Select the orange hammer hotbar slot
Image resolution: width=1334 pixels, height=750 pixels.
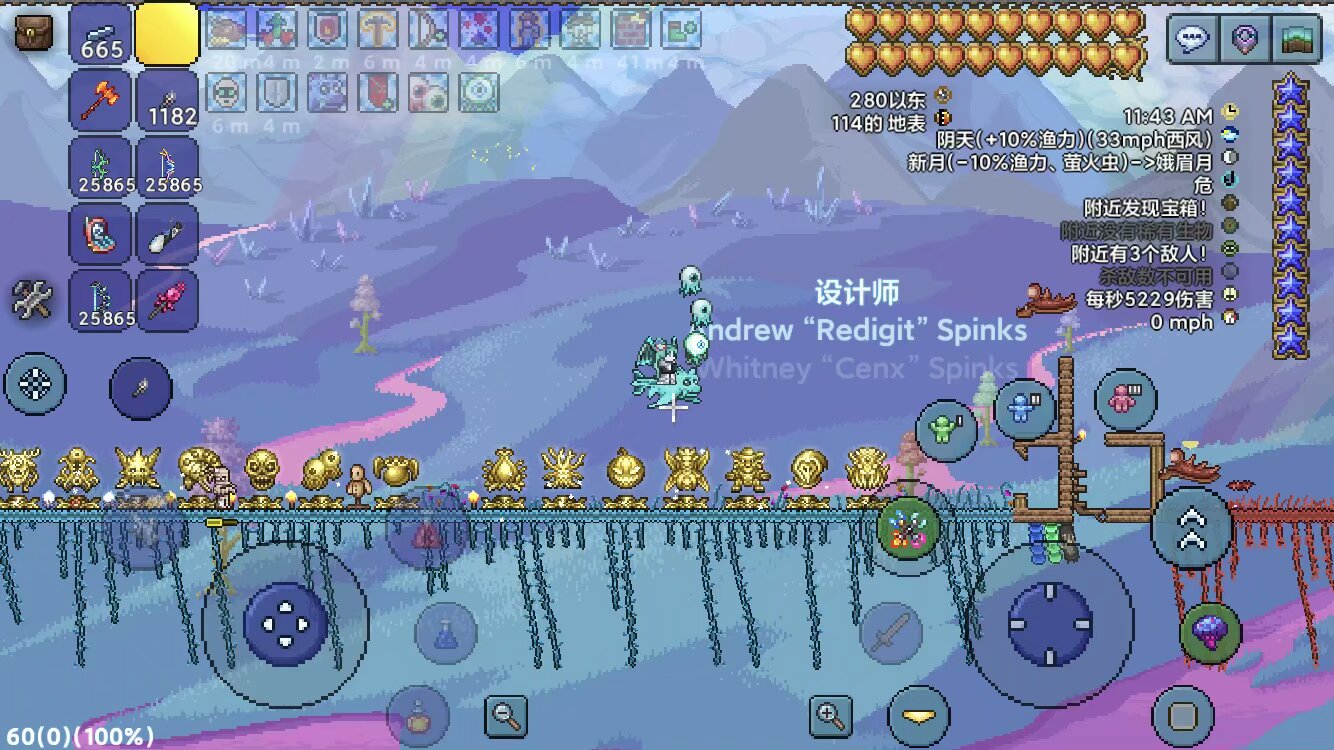tap(100, 101)
